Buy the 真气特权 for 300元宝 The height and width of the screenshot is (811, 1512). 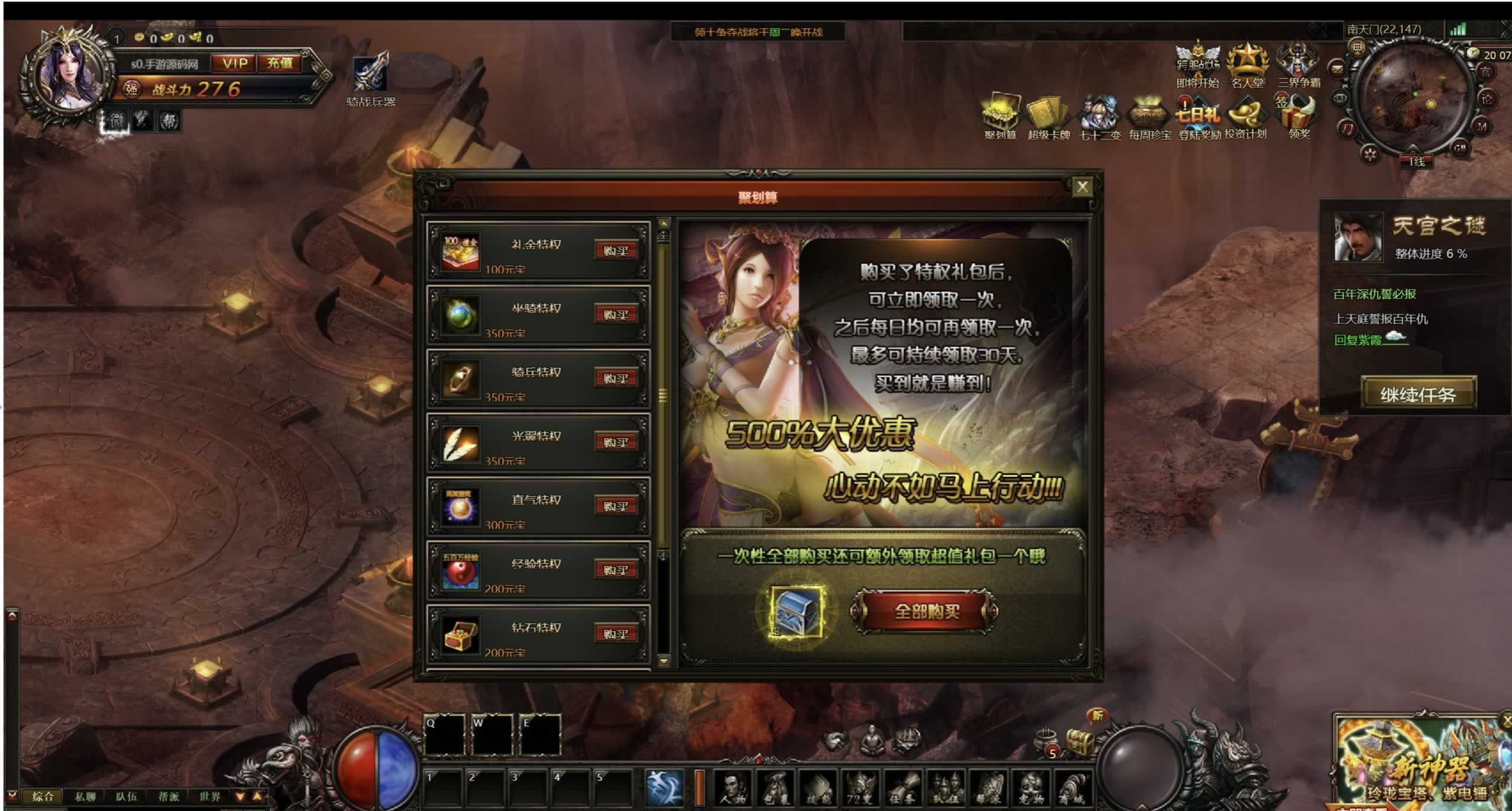[x=616, y=506]
